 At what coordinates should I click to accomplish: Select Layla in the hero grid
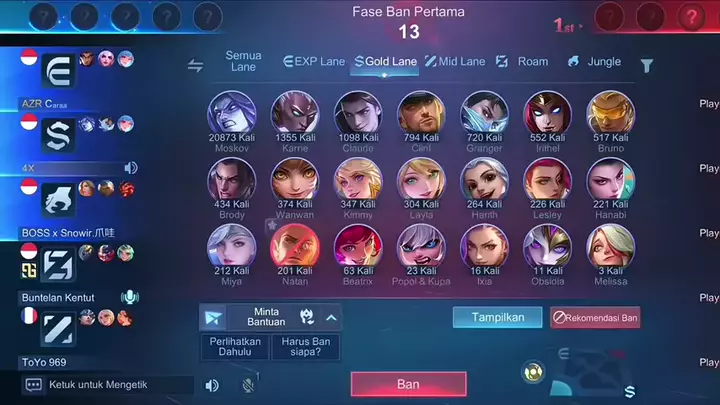click(421, 180)
